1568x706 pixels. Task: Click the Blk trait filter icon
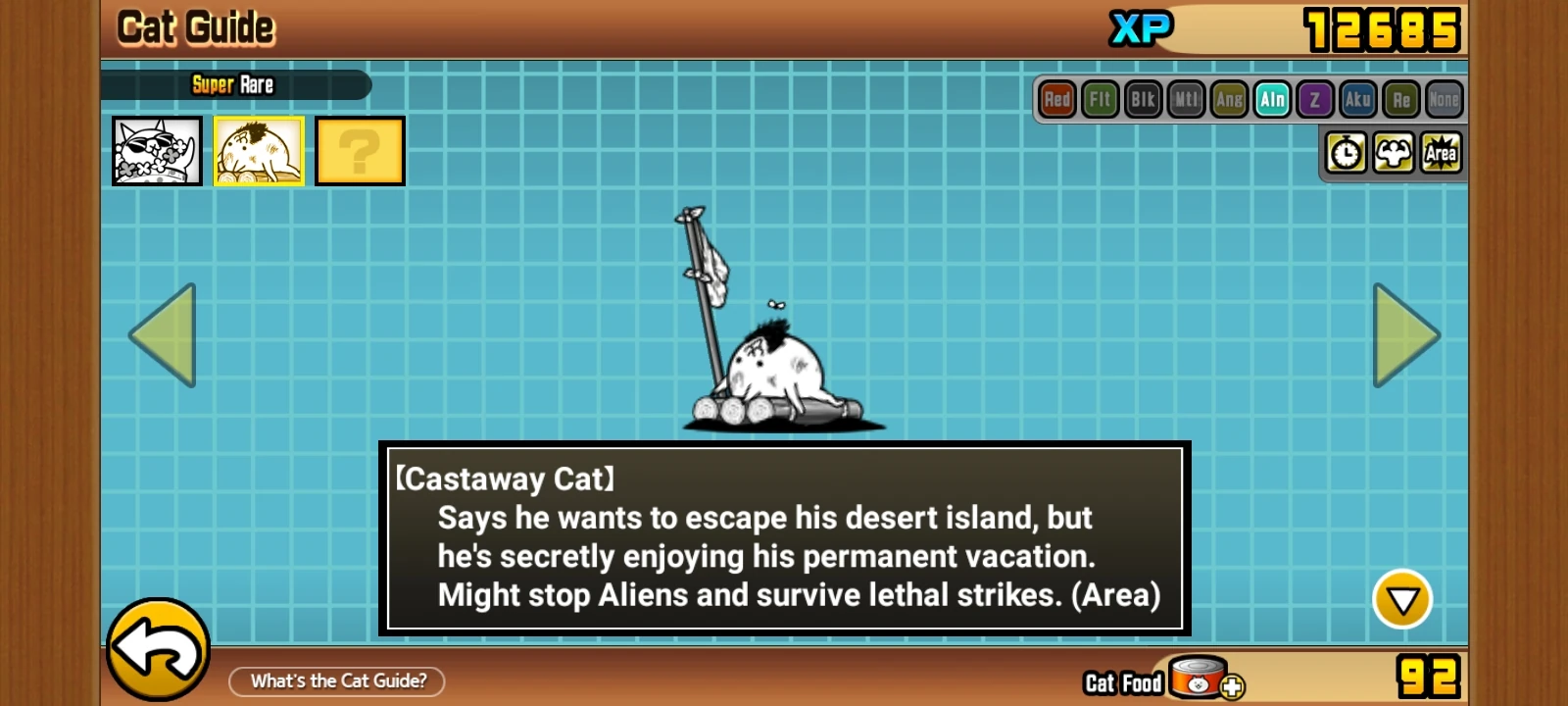tap(1143, 98)
